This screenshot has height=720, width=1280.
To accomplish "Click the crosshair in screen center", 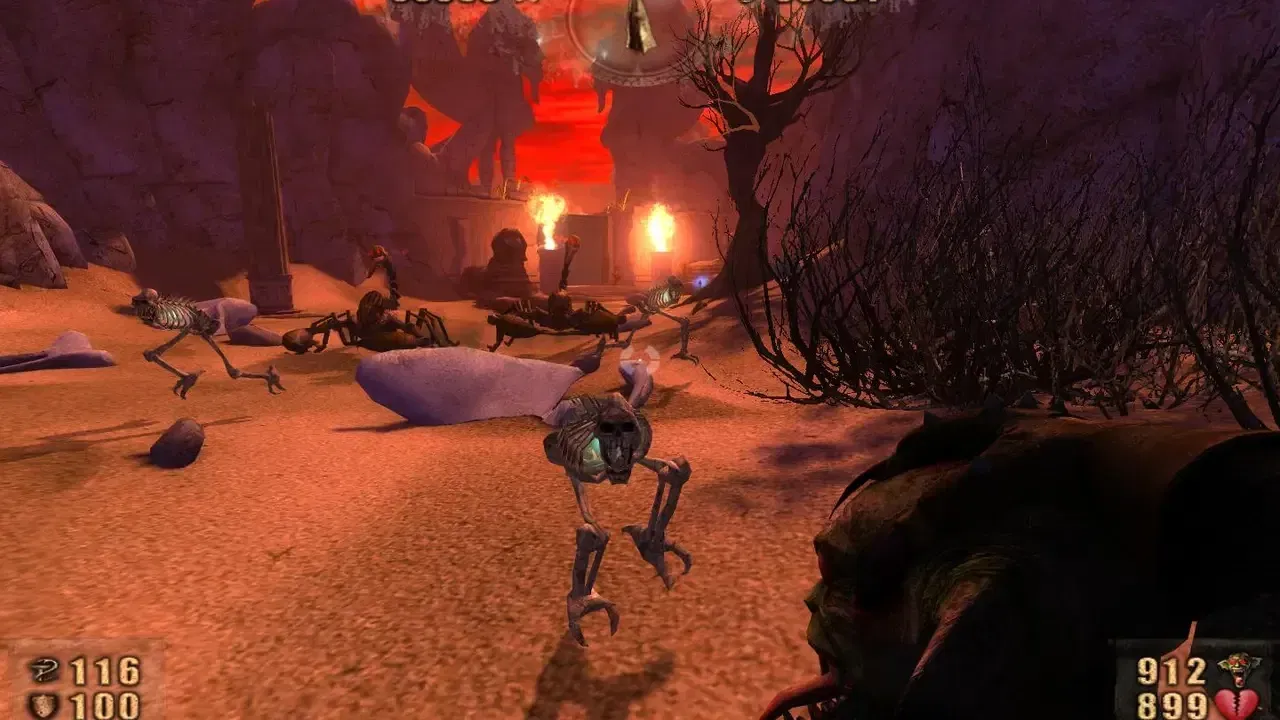I will pyautogui.click(x=640, y=360).
